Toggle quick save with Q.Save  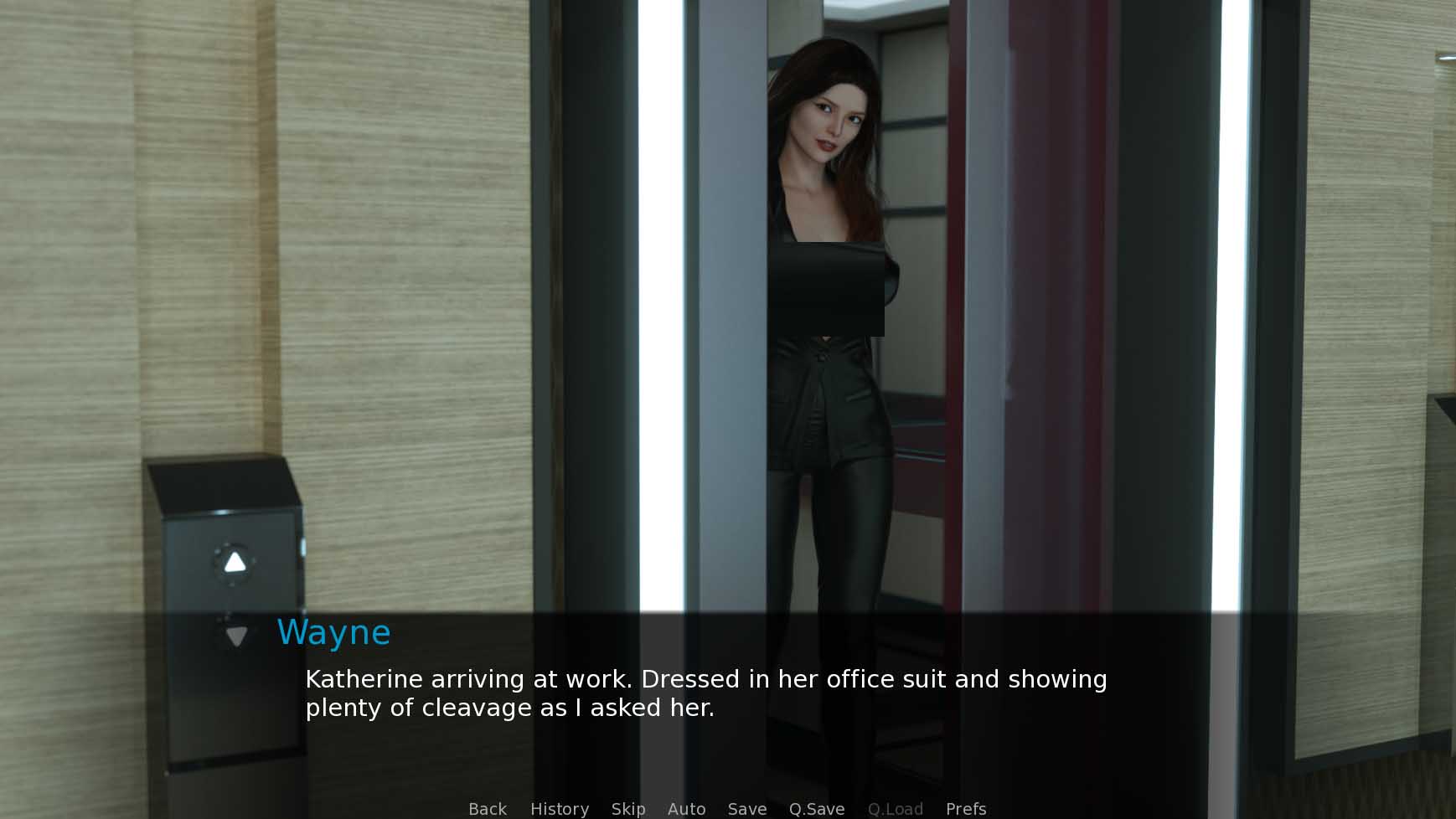817,807
